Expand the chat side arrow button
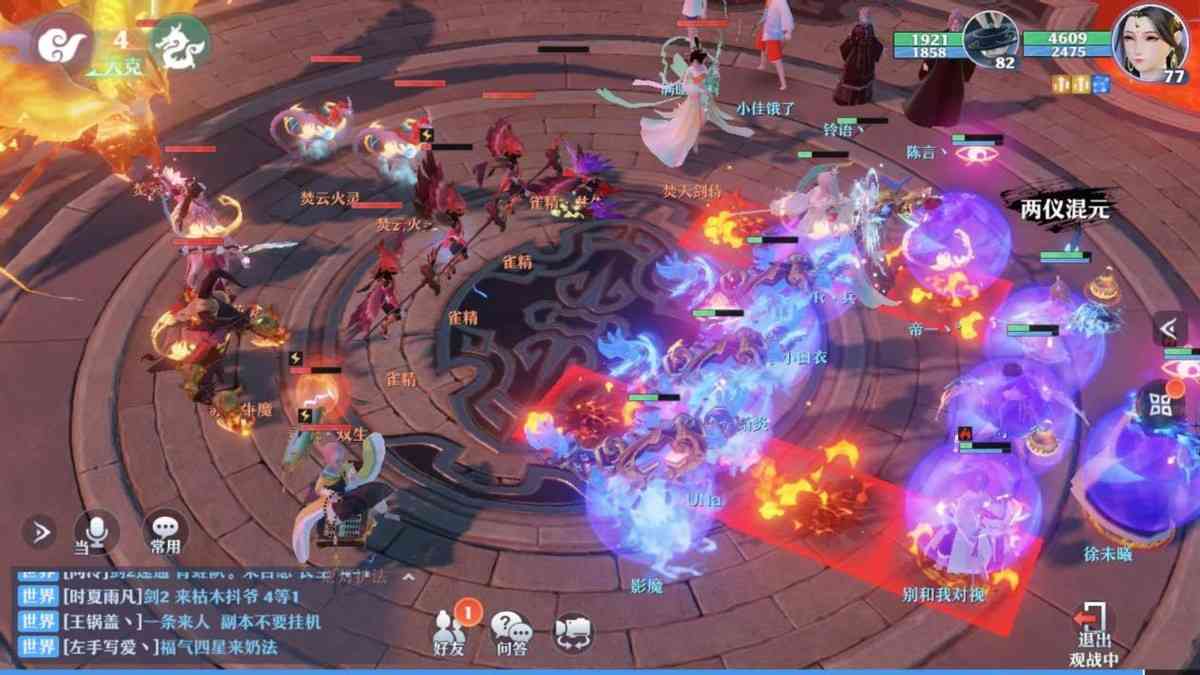 [x=39, y=531]
